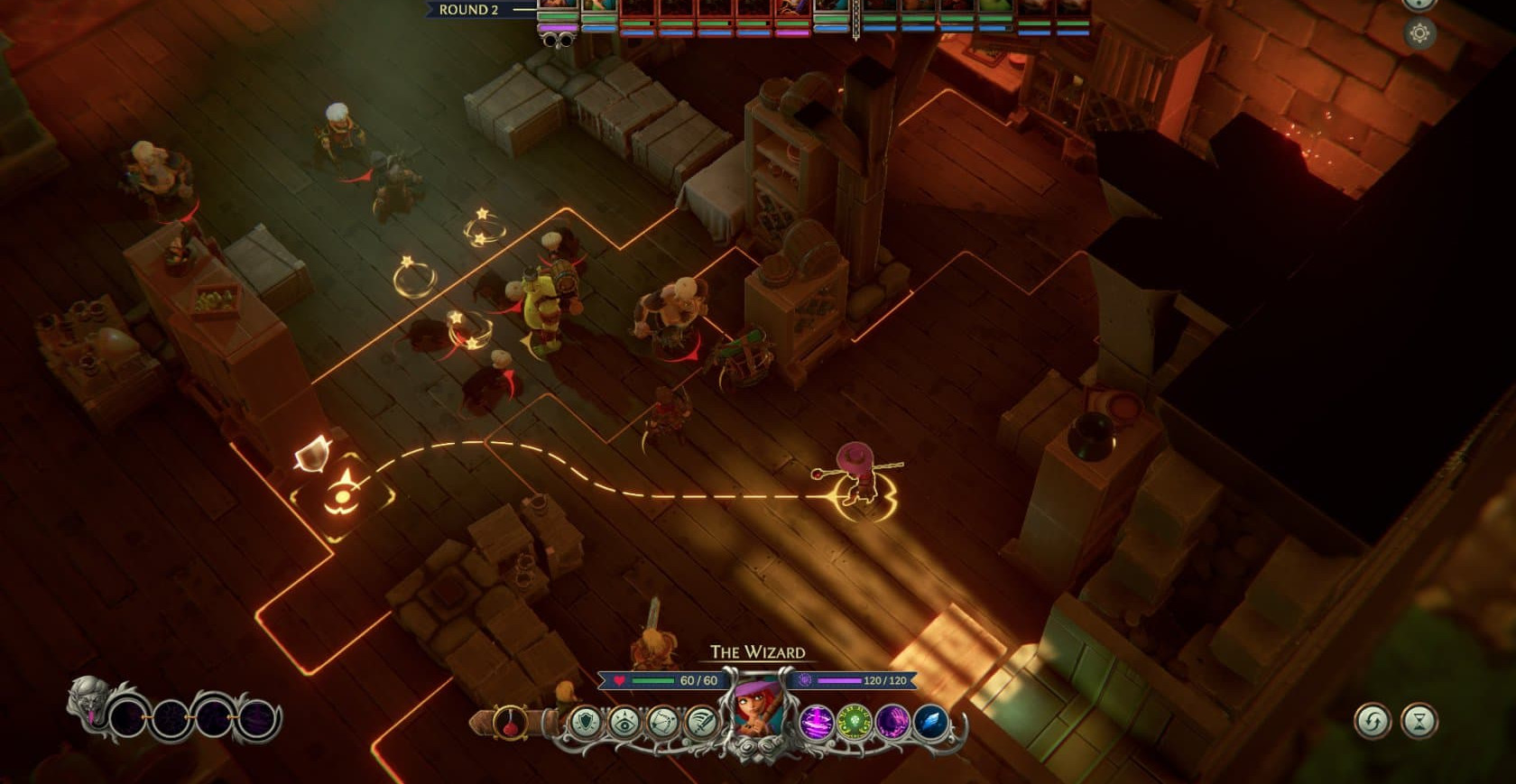Click the Wizard character portrait
This screenshot has width=1516, height=784.
[756, 713]
